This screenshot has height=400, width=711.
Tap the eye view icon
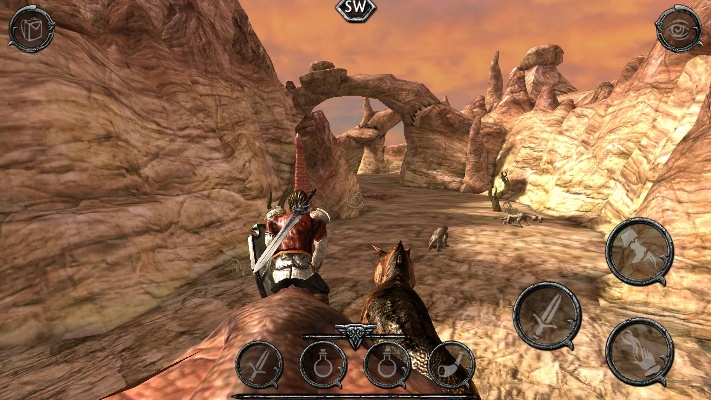point(678,29)
